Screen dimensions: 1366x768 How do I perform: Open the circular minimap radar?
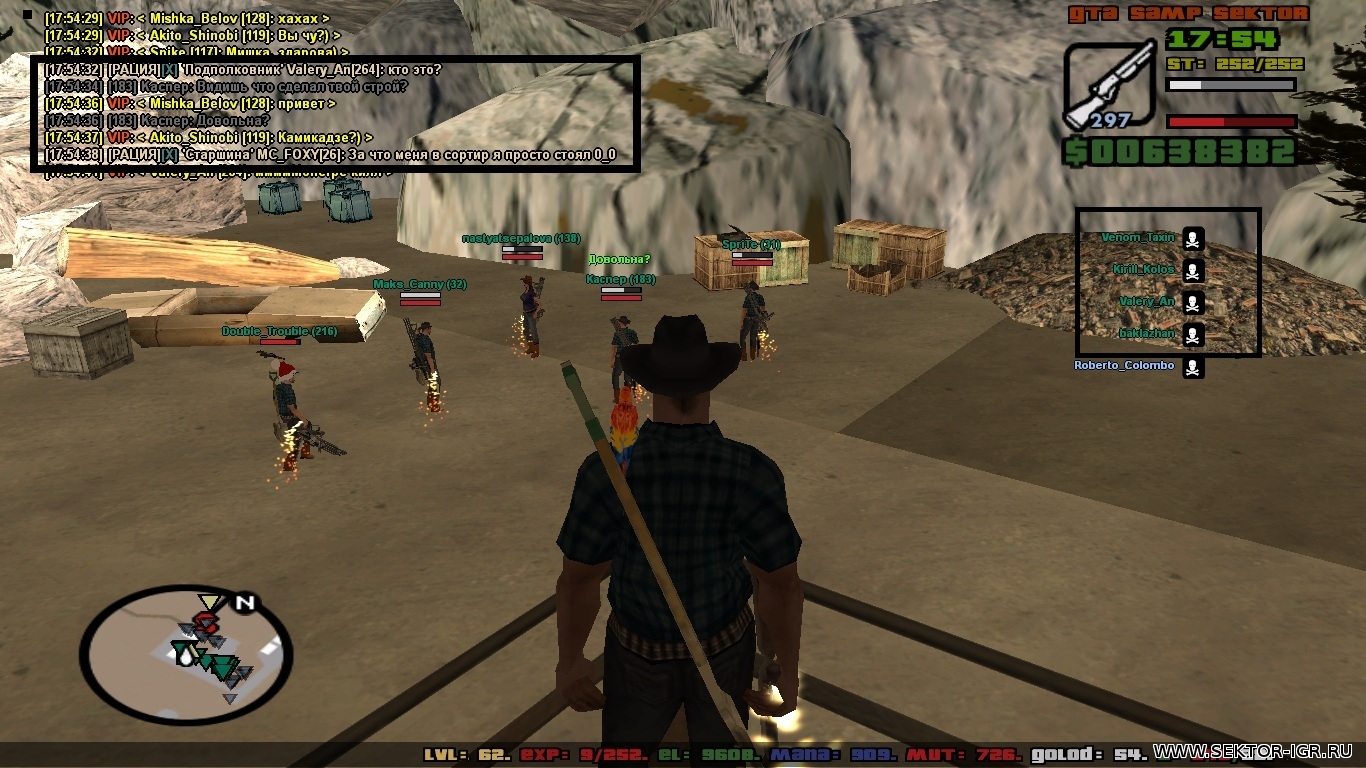[185, 655]
